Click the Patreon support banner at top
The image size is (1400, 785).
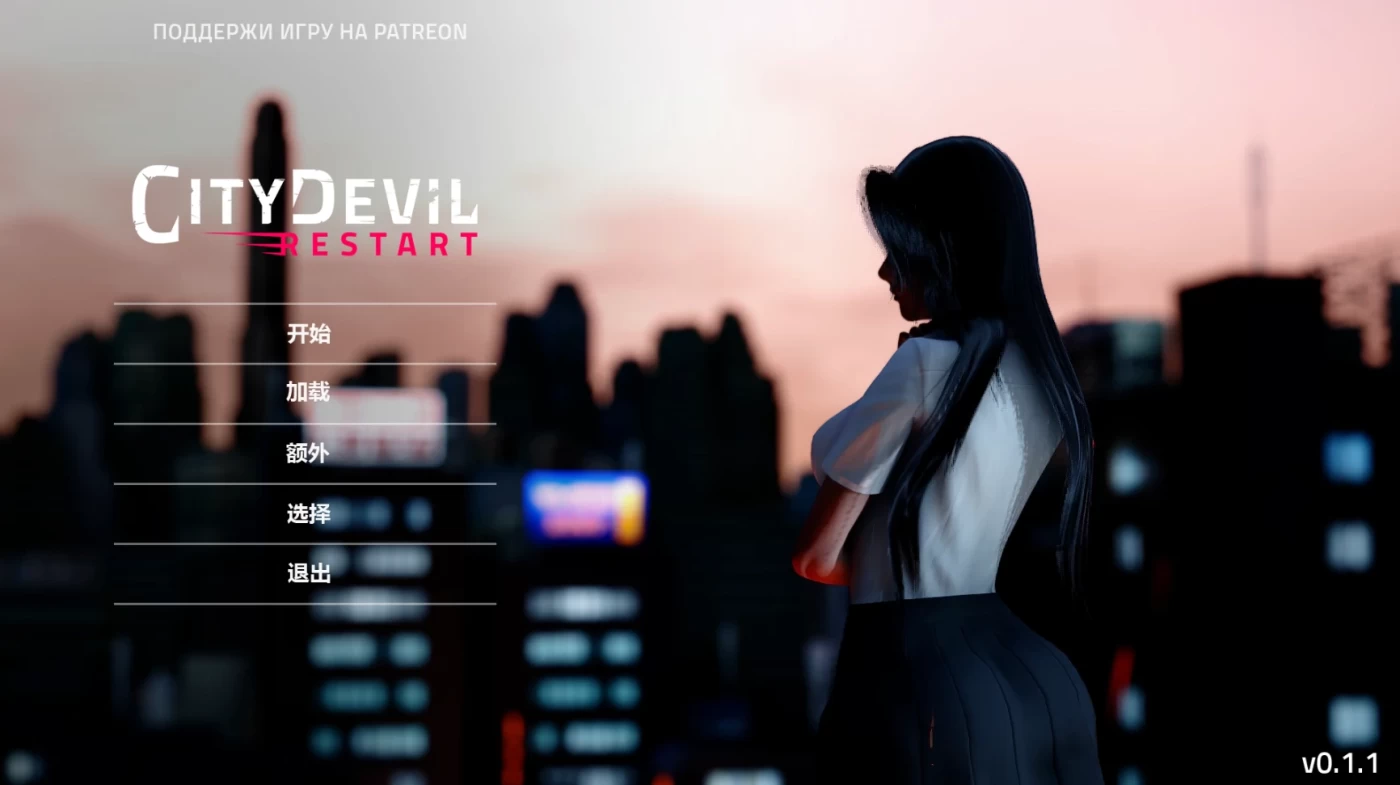[x=307, y=31]
